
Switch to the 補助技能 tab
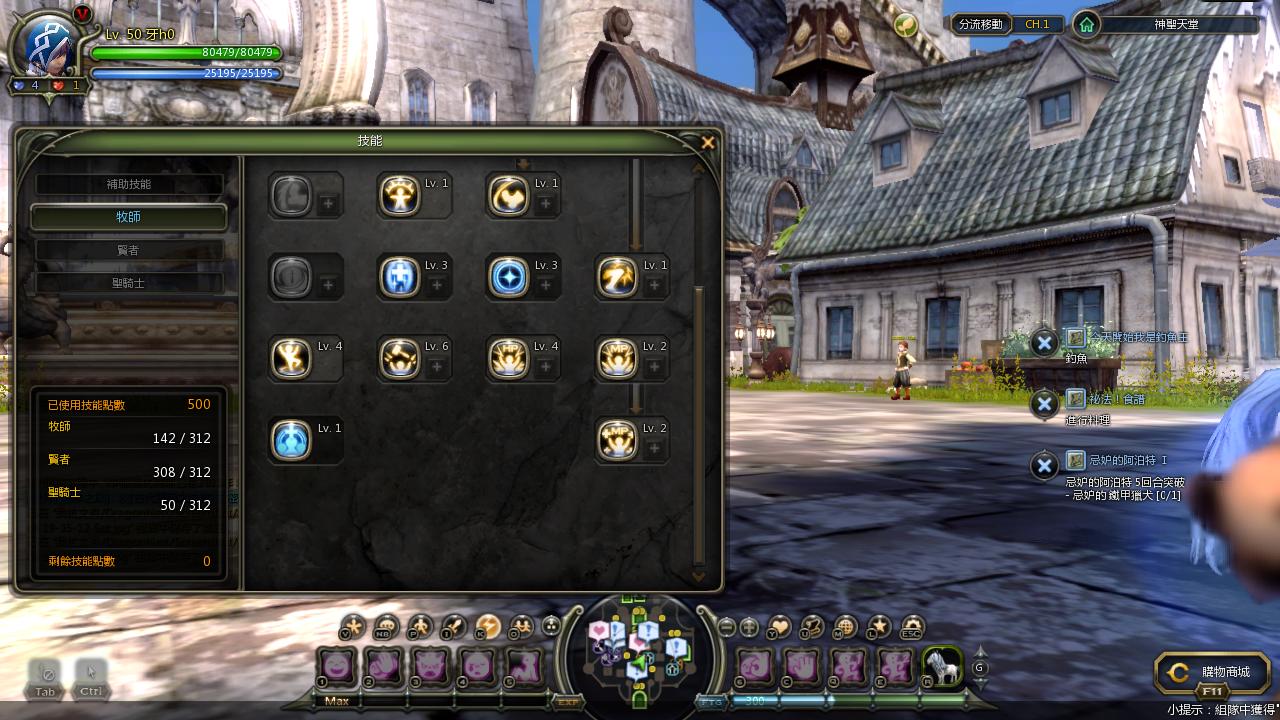129,185
